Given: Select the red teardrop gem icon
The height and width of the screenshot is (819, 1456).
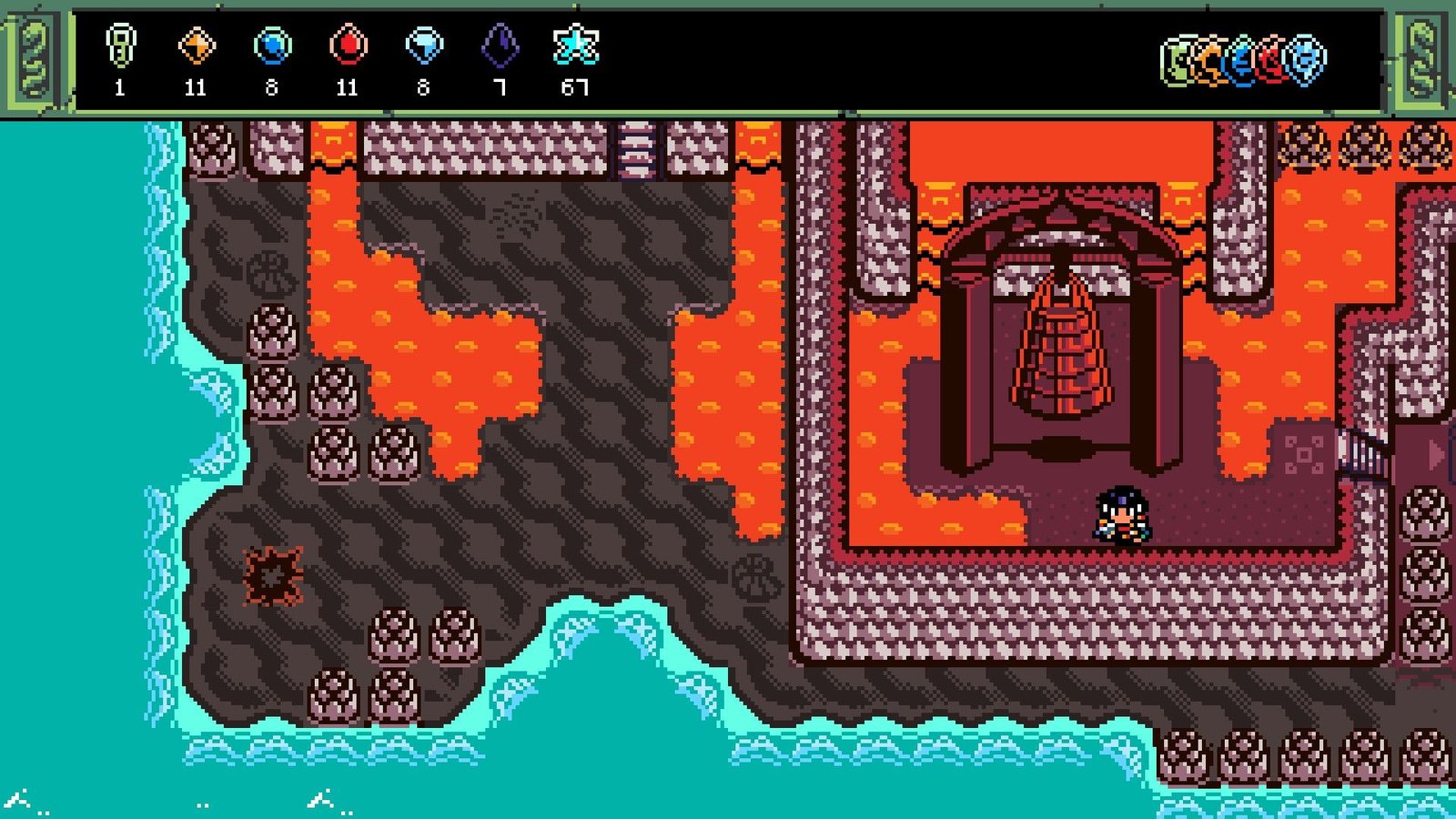Looking at the screenshot, I should tap(348, 45).
